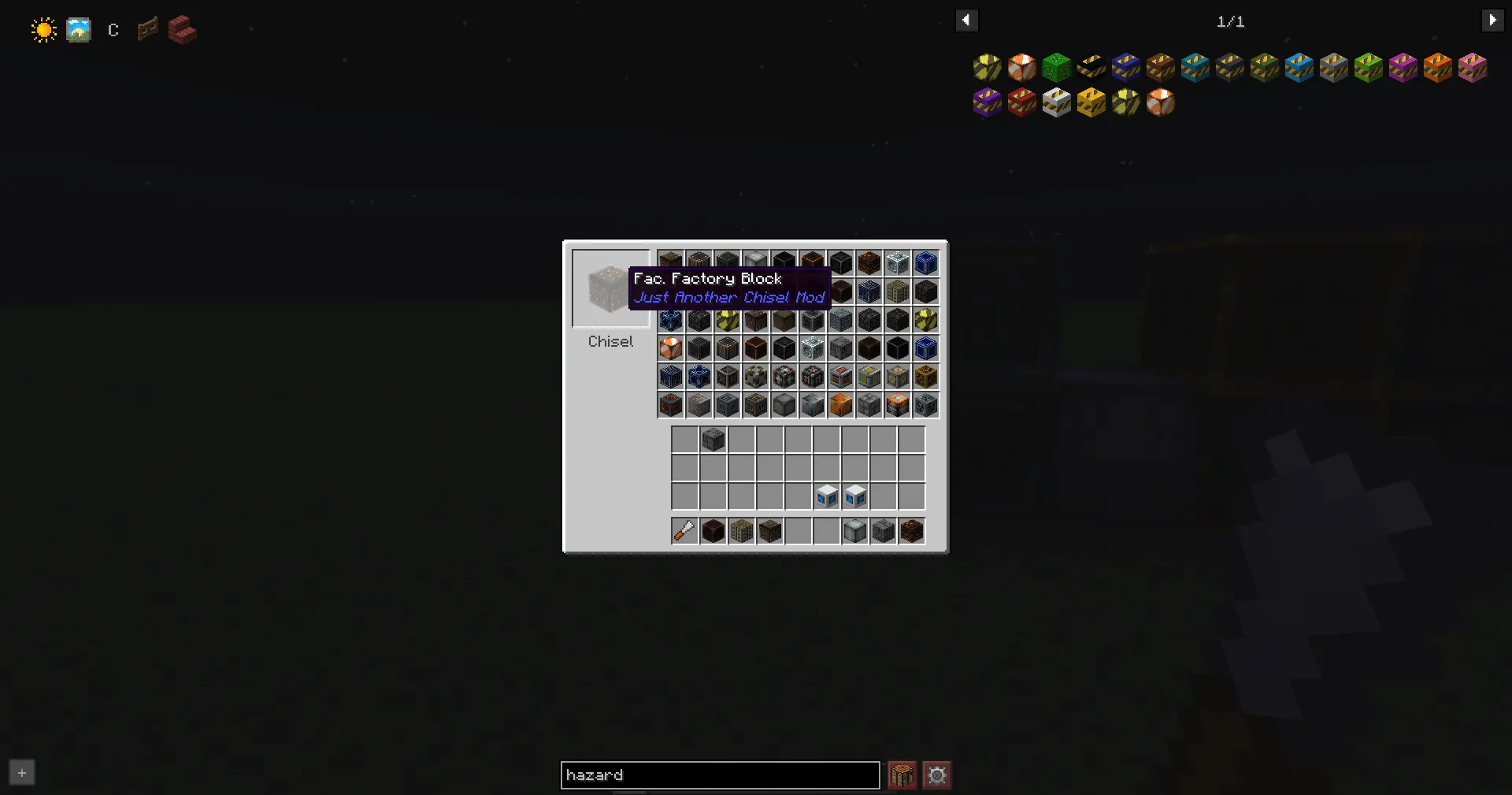This screenshot has height=795, width=1512.
Task: Select the oak sign icon at top left
Action: (x=146, y=29)
